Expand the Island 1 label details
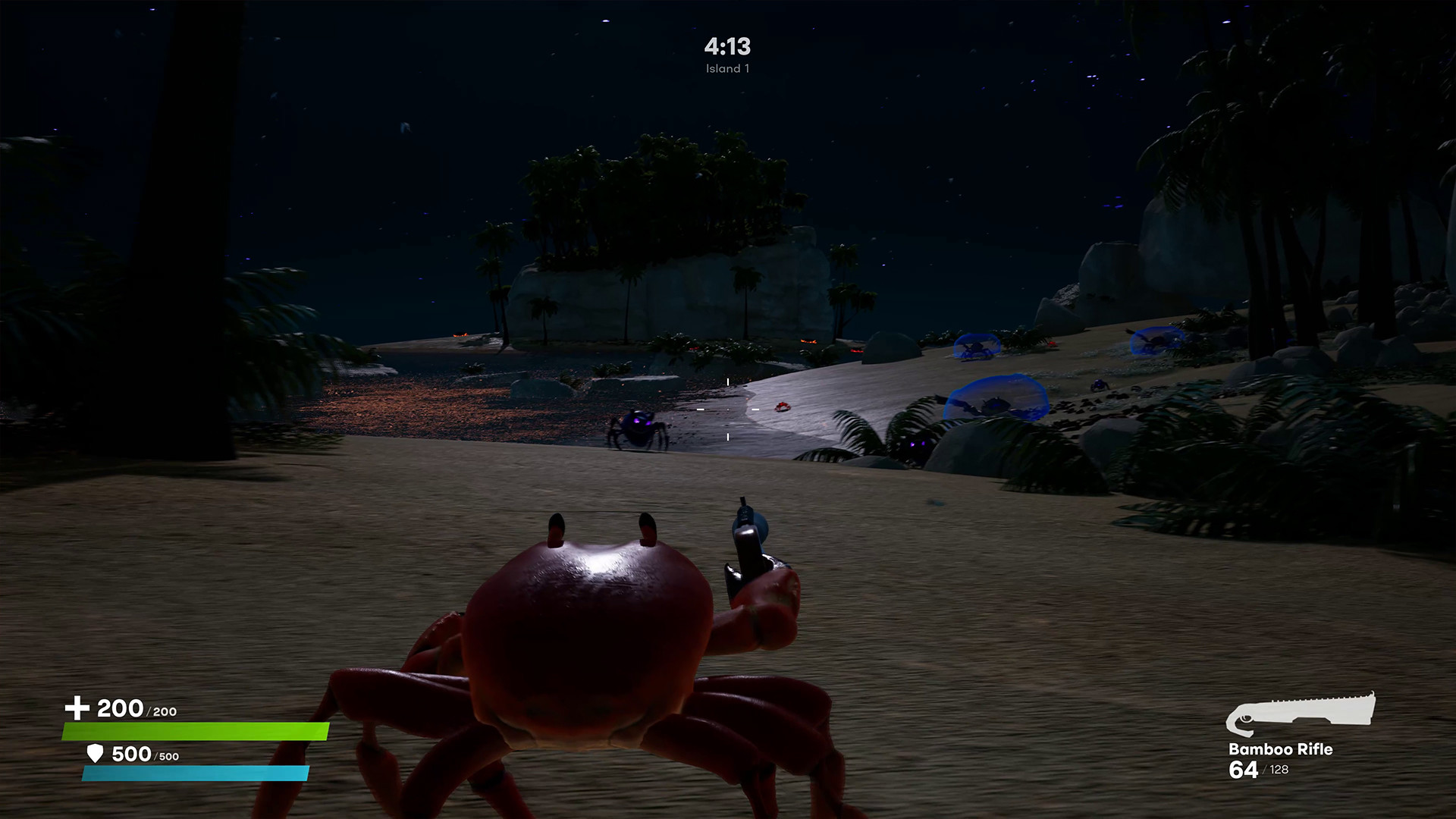This screenshot has width=1456, height=819. tap(726, 68)
